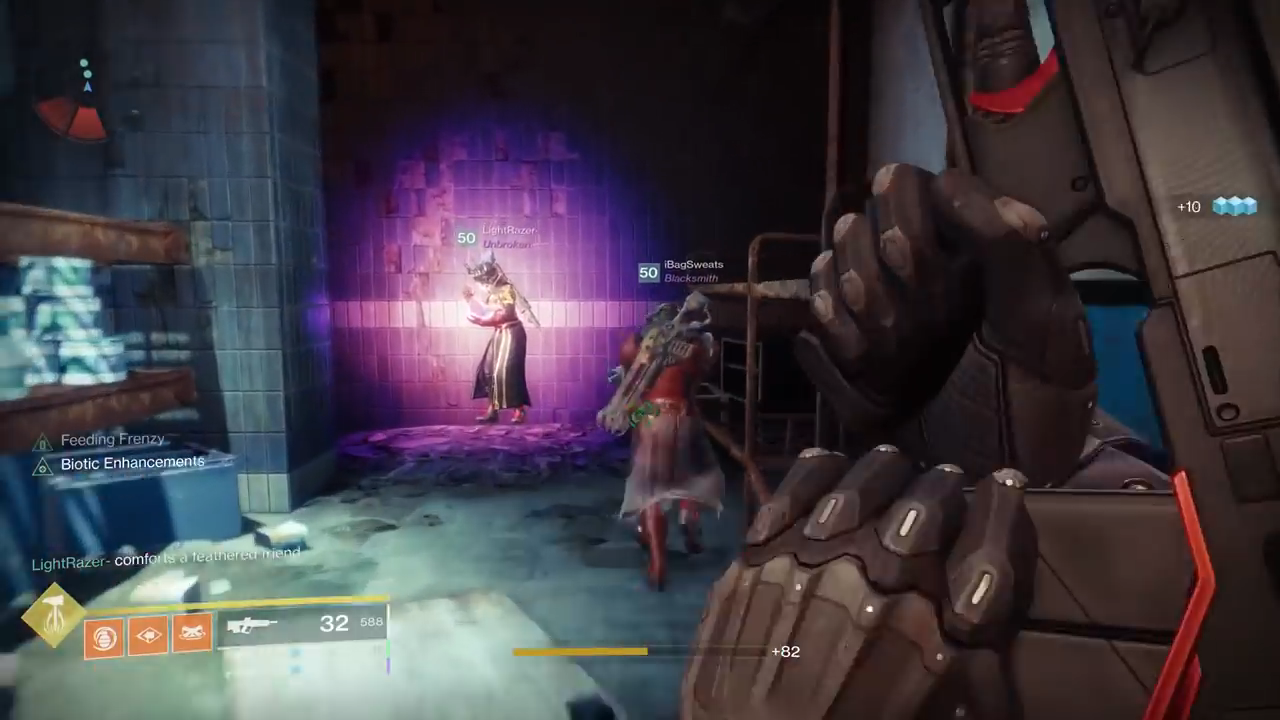Click the diamond-shaped class ability icon

(148, 635)
